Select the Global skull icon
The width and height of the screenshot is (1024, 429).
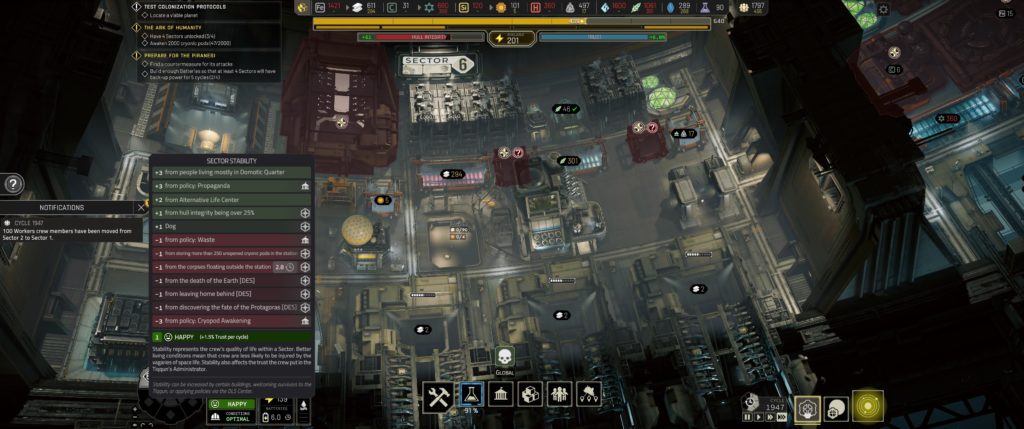pyautogui.click(x=504, y=358)
